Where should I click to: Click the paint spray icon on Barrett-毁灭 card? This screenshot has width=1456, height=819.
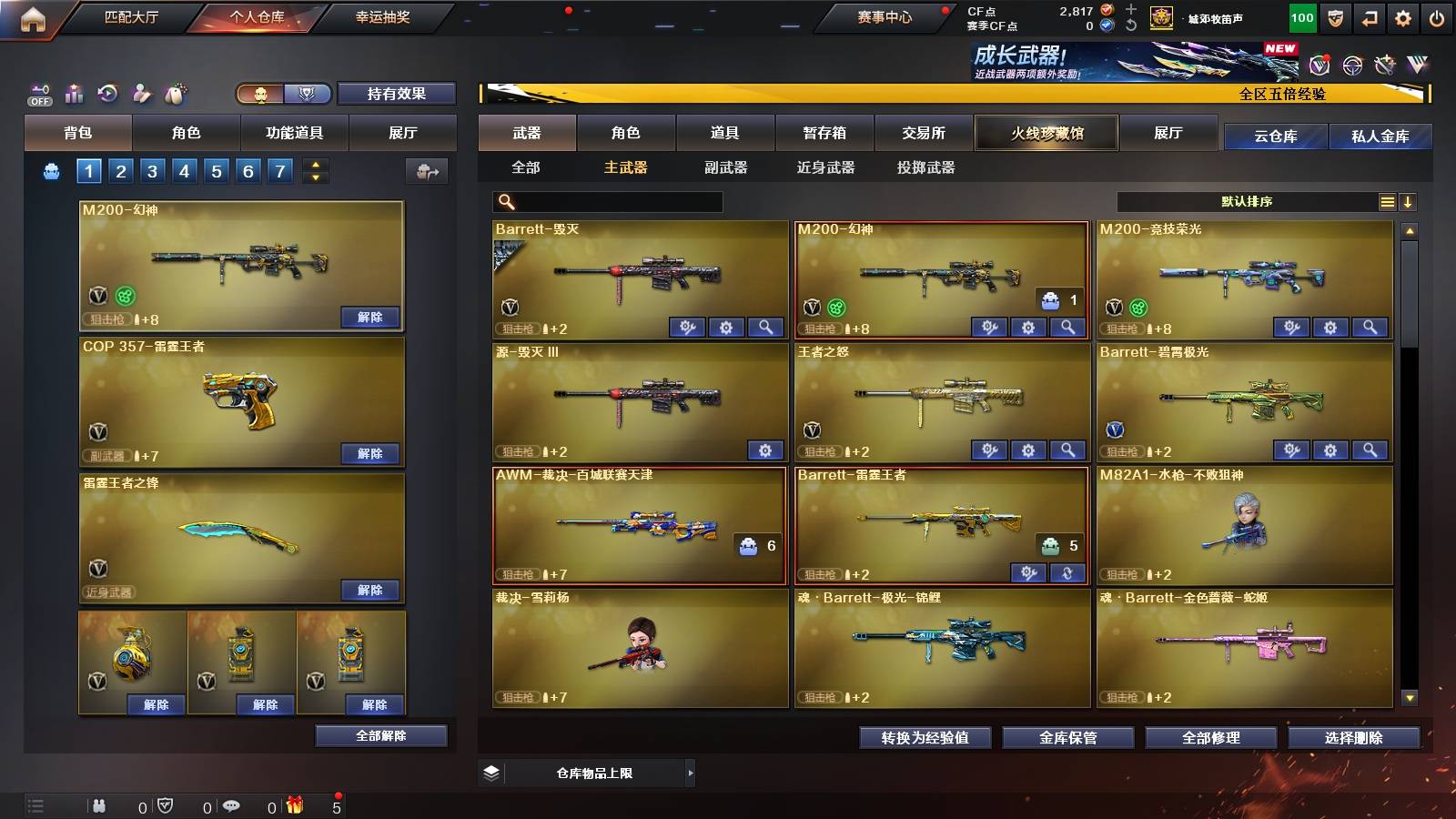pyautogui.click(x=690, y=326)
